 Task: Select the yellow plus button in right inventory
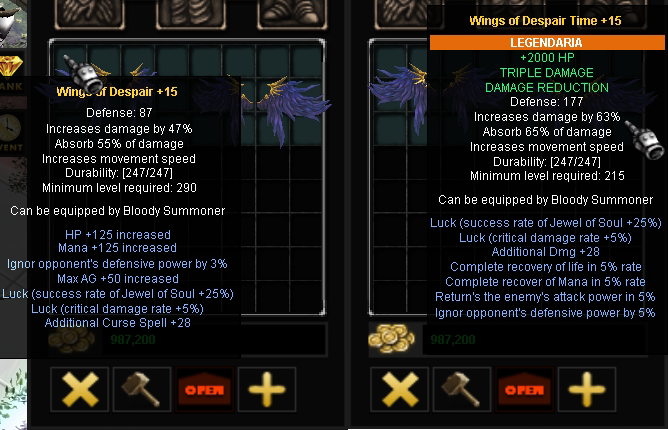(x=586, y=388)
